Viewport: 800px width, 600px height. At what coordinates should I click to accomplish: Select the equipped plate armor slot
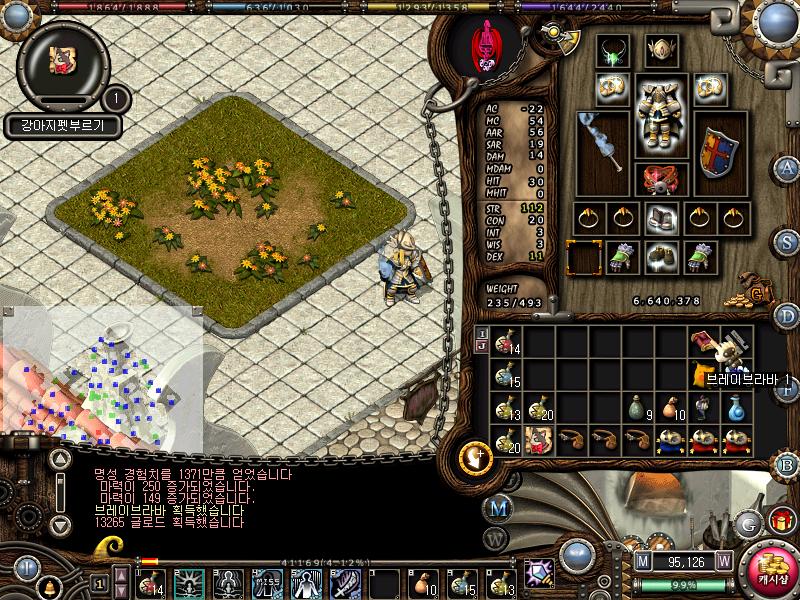[660, 117]
